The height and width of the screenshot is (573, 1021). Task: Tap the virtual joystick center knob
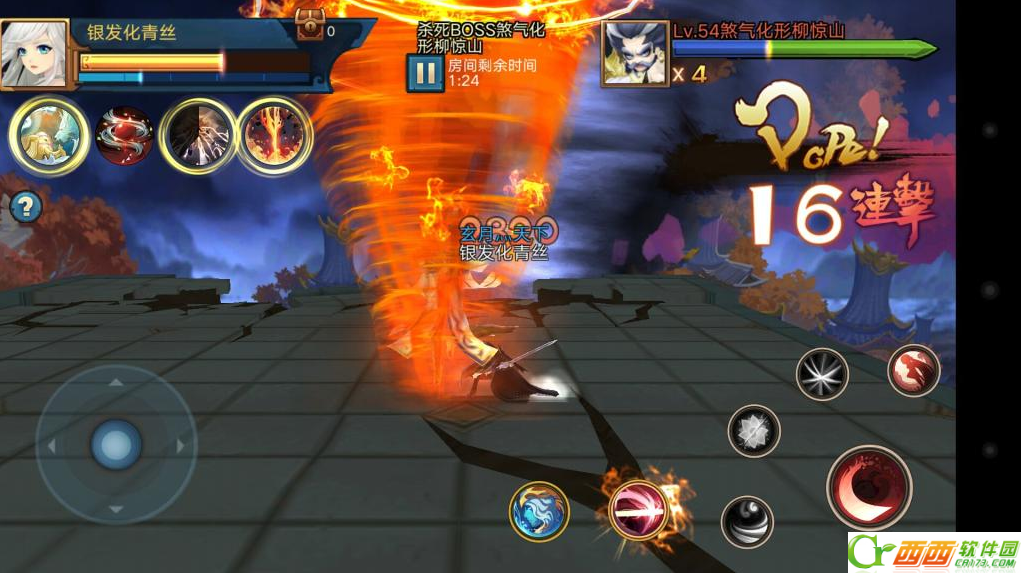pos(116,444)
